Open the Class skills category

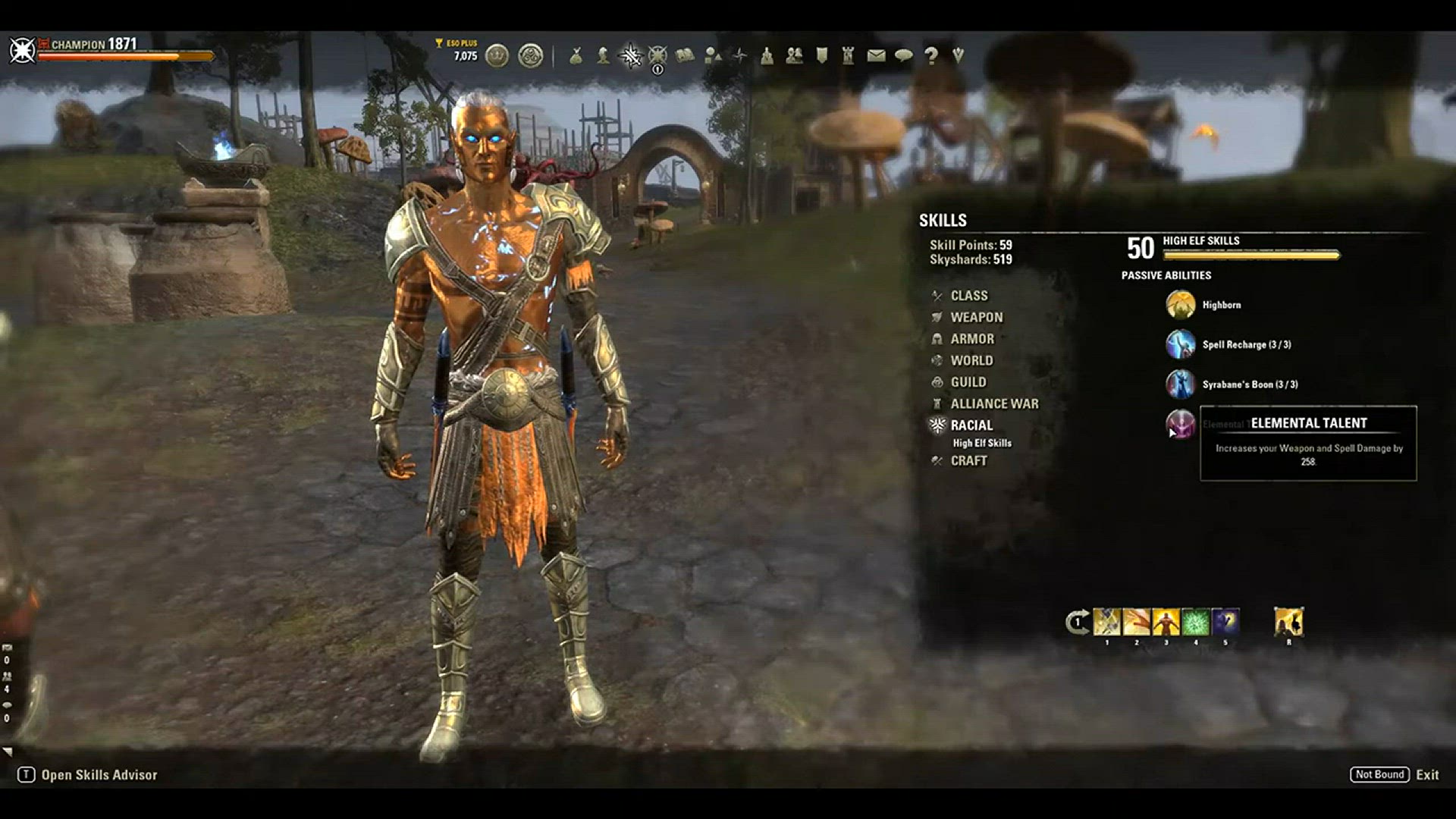968,296
